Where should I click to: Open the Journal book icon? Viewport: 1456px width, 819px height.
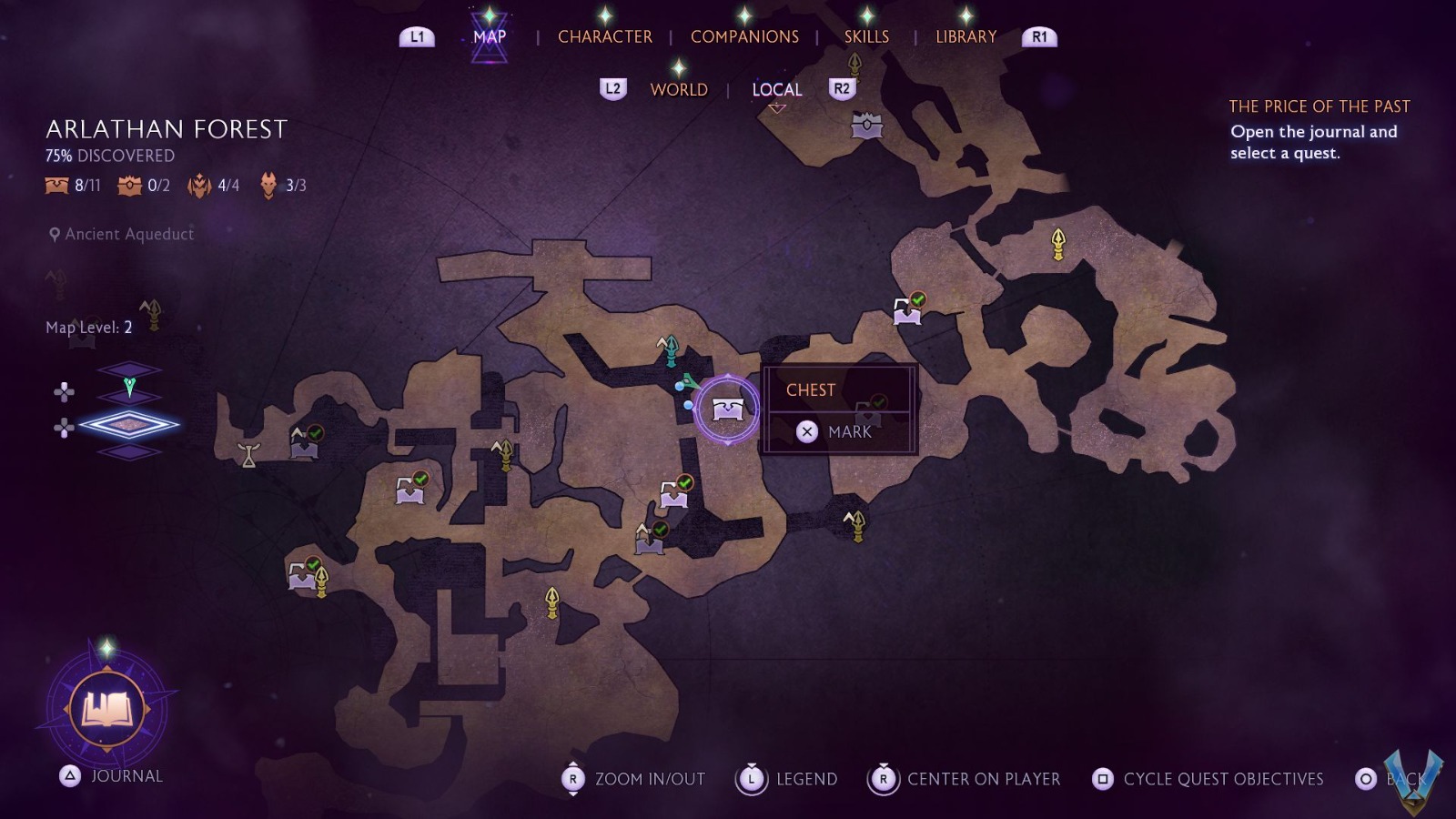[106, 709]
